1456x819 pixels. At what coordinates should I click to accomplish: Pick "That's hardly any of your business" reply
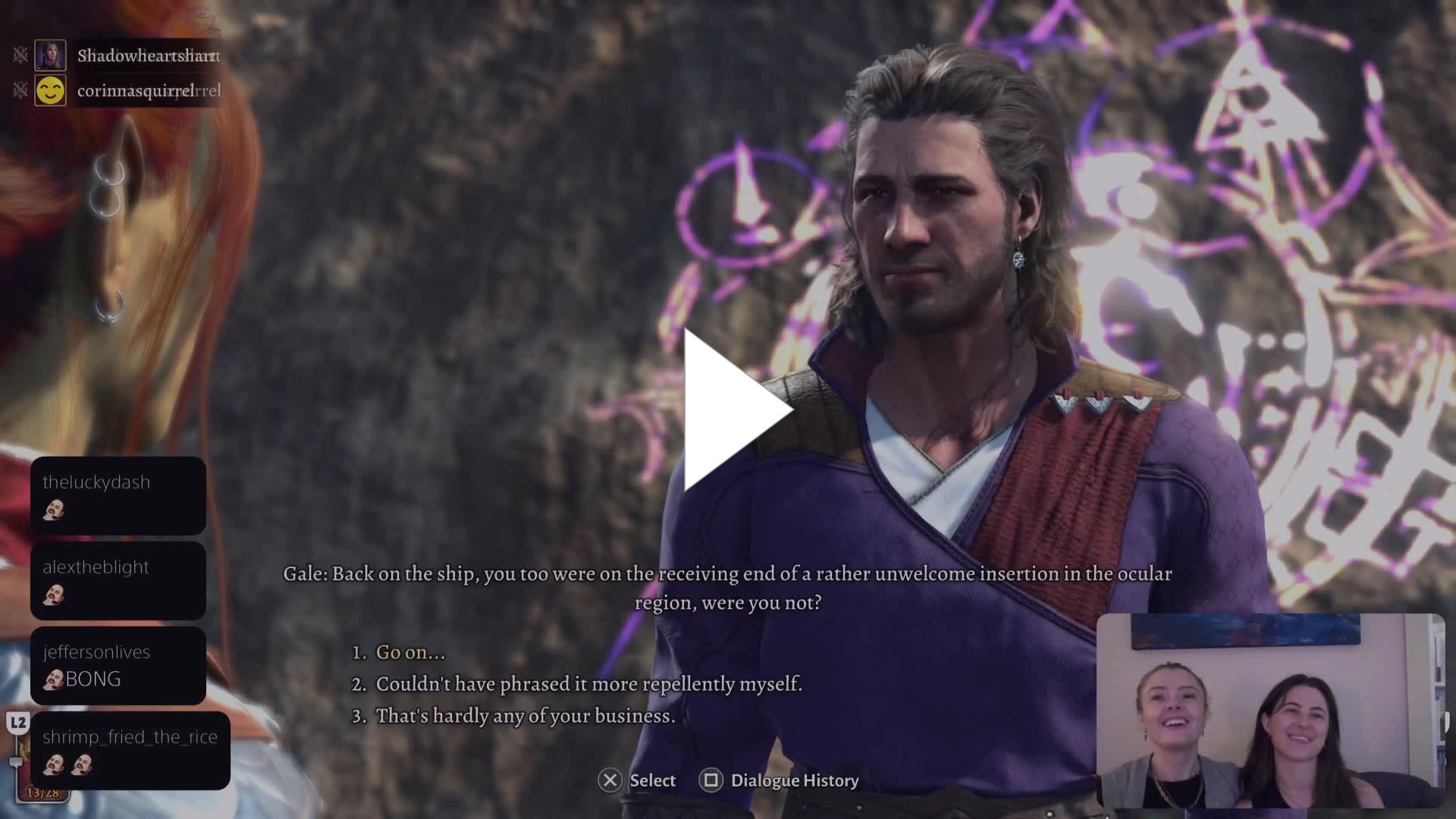[525, 716]
